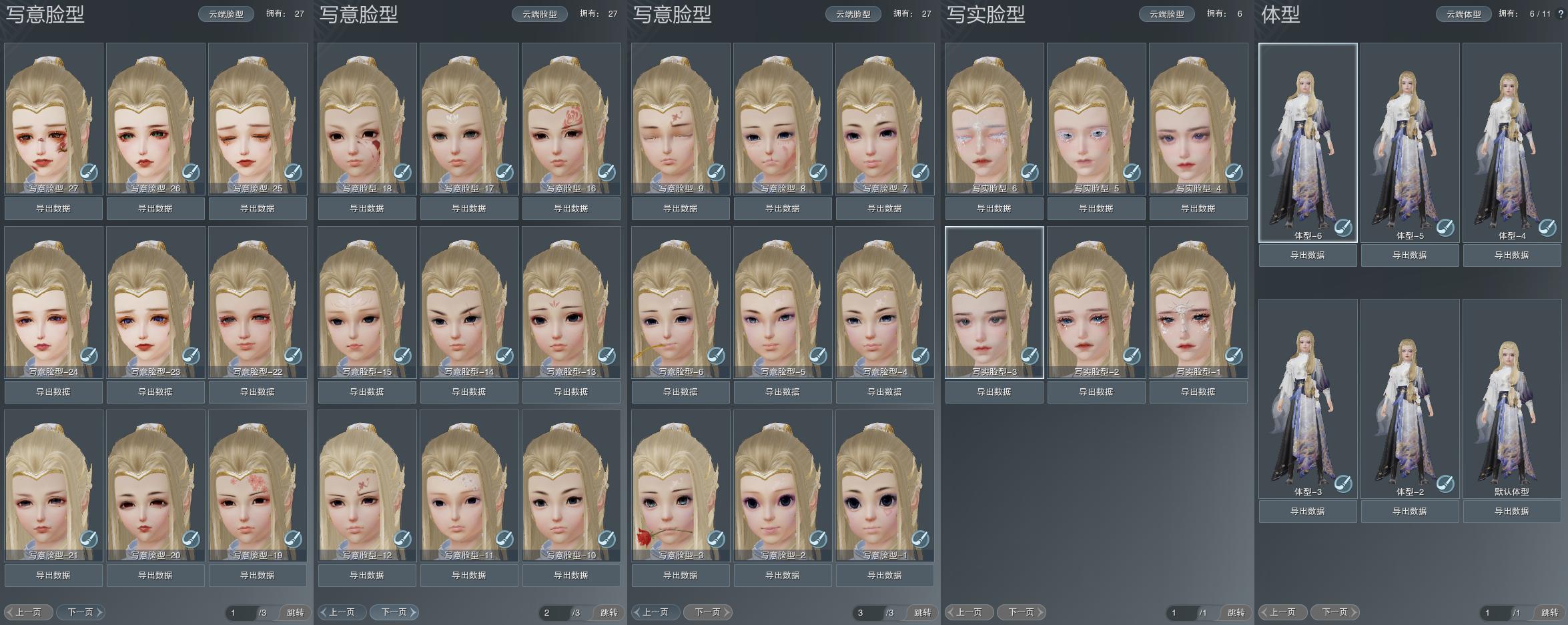The image size is (1568, 625).
Task: Click the brush icon on 默认体型 thumbnail
Action: tap(1548, 485)
